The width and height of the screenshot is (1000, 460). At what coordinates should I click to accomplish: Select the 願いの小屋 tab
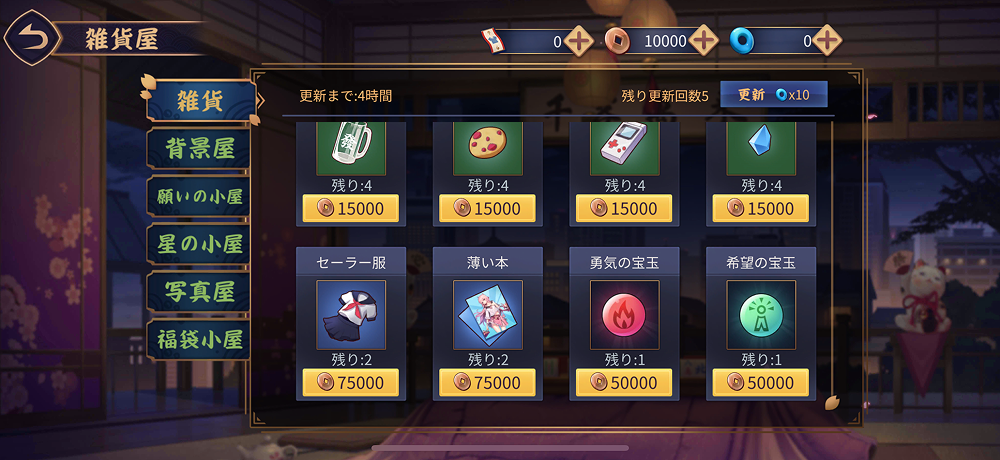click(196, 196)
